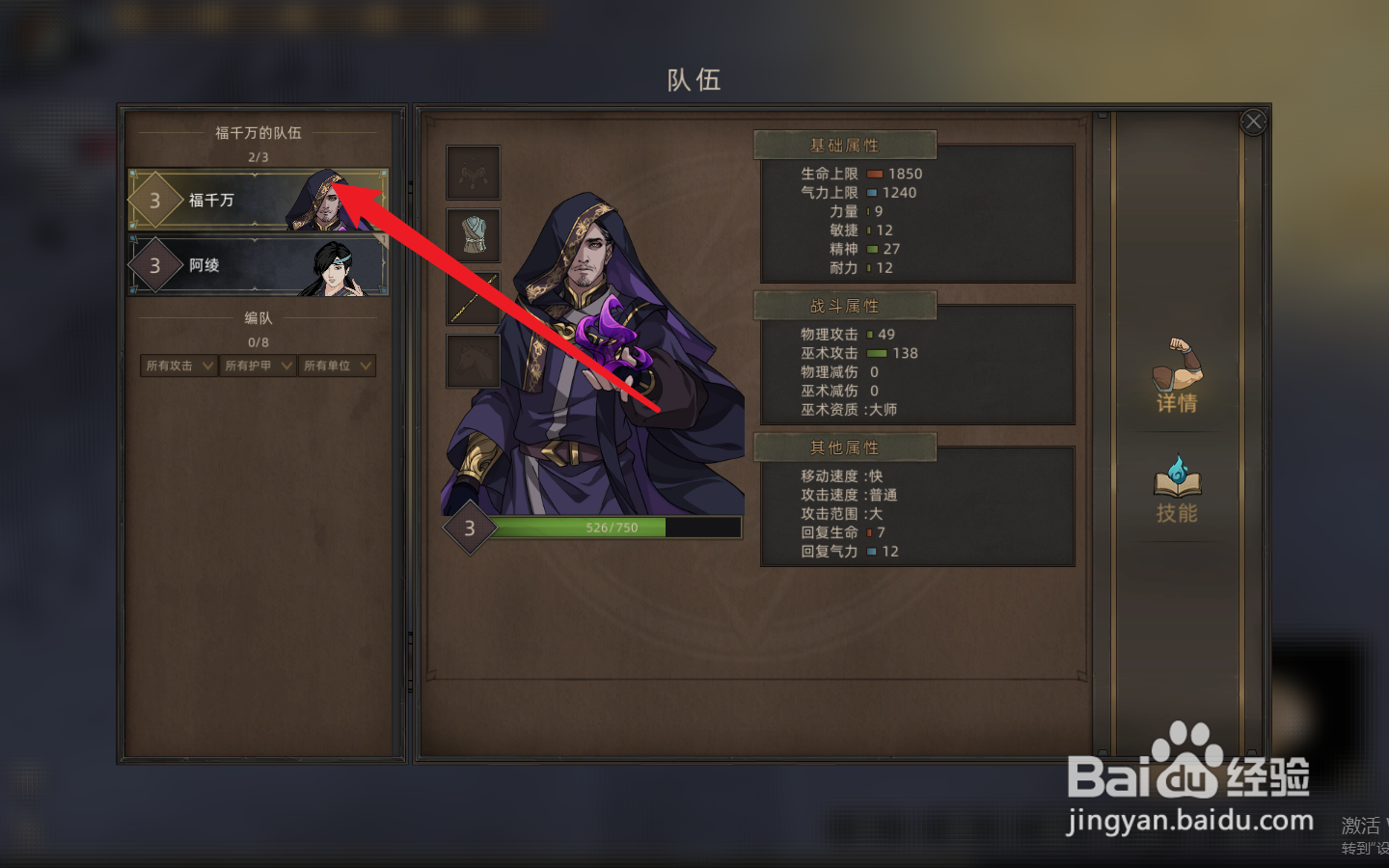Image resolution: width=1389 pixels, height=868 pixels.
Task: Open the 所有单位 unit filter dropdown
Action: (x=337, y=365)
